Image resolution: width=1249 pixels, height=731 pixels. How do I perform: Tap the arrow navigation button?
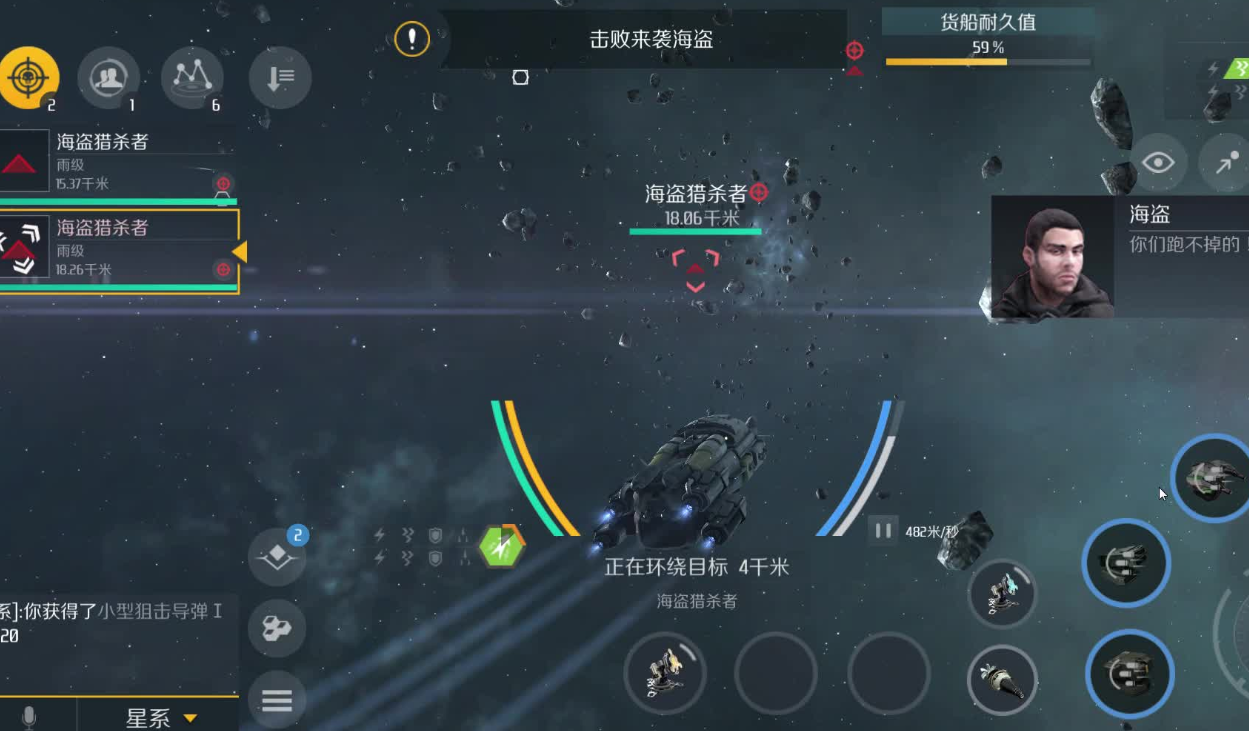coord(1226,162)
